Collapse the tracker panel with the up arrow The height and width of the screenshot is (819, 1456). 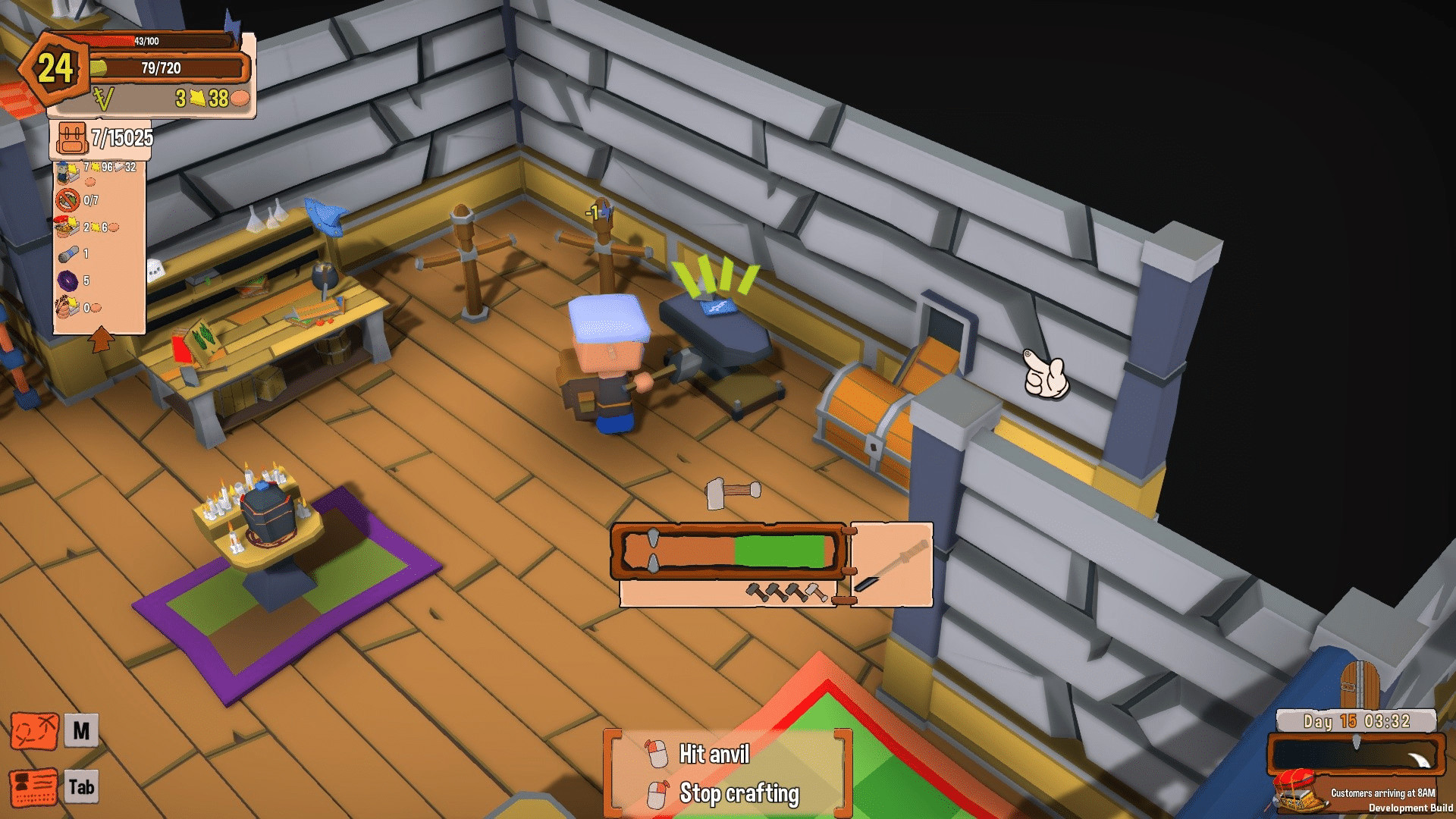click(101, 338)
